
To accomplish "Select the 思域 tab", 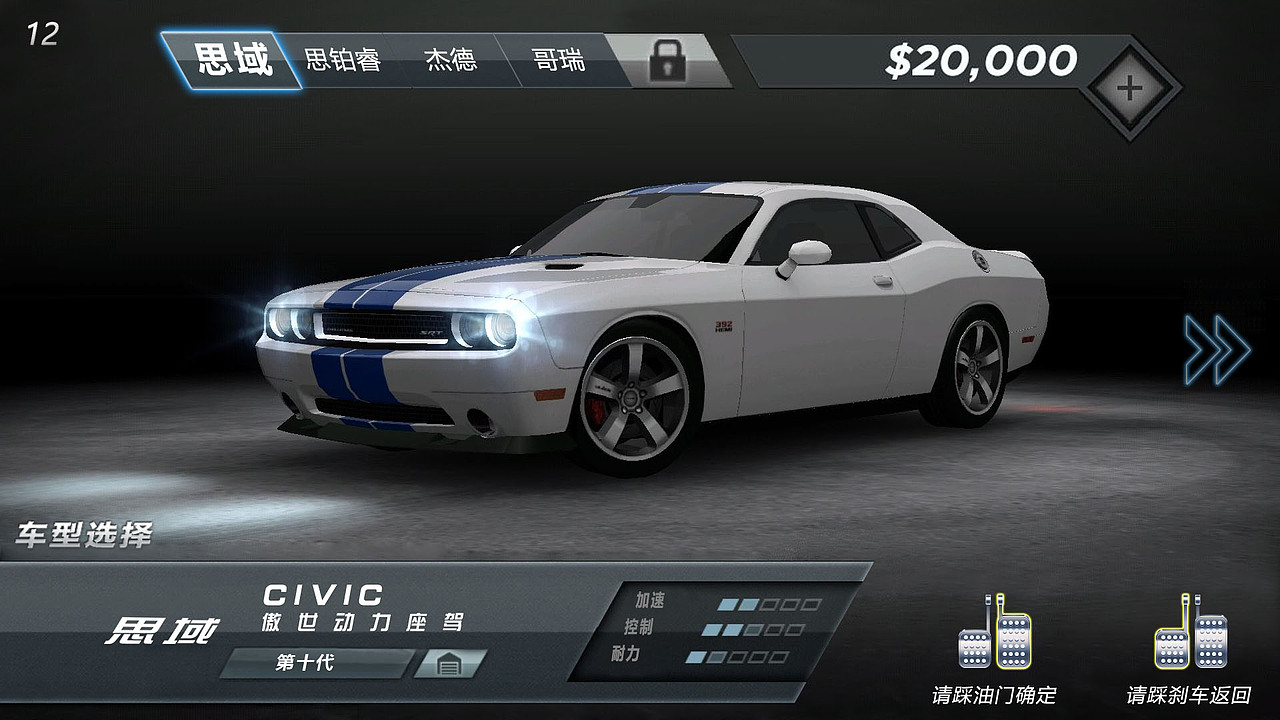I will (232, 60).
